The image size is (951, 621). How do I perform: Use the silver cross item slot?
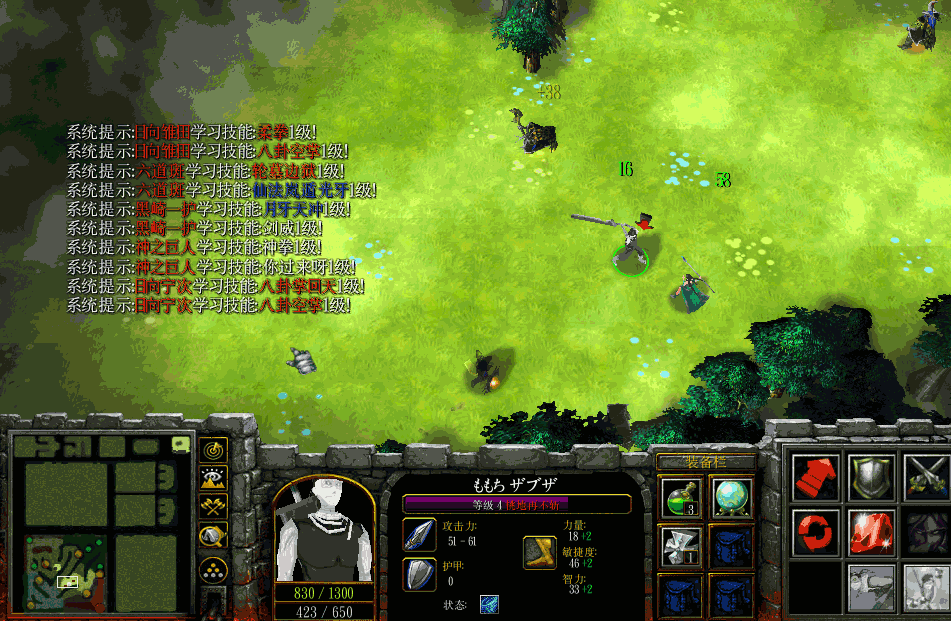tap(681, 546)
